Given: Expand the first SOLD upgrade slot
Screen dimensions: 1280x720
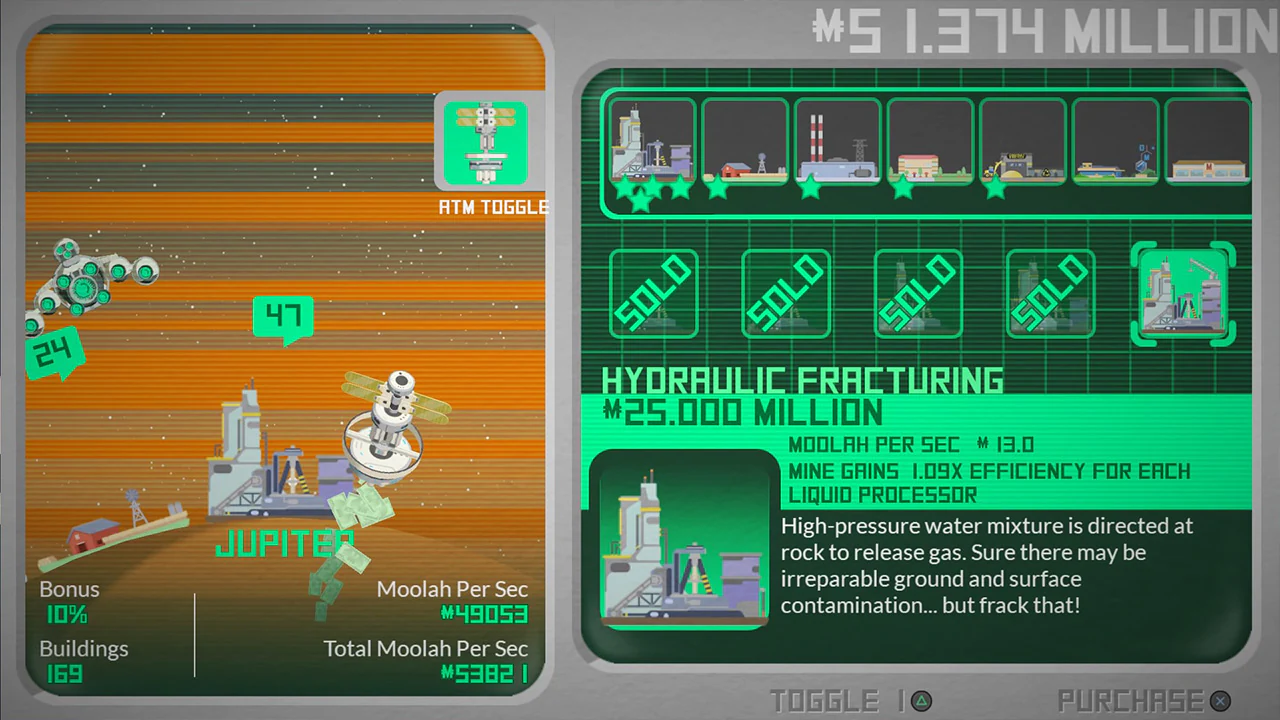Looking at the screenshot, I should click(653, 293).
